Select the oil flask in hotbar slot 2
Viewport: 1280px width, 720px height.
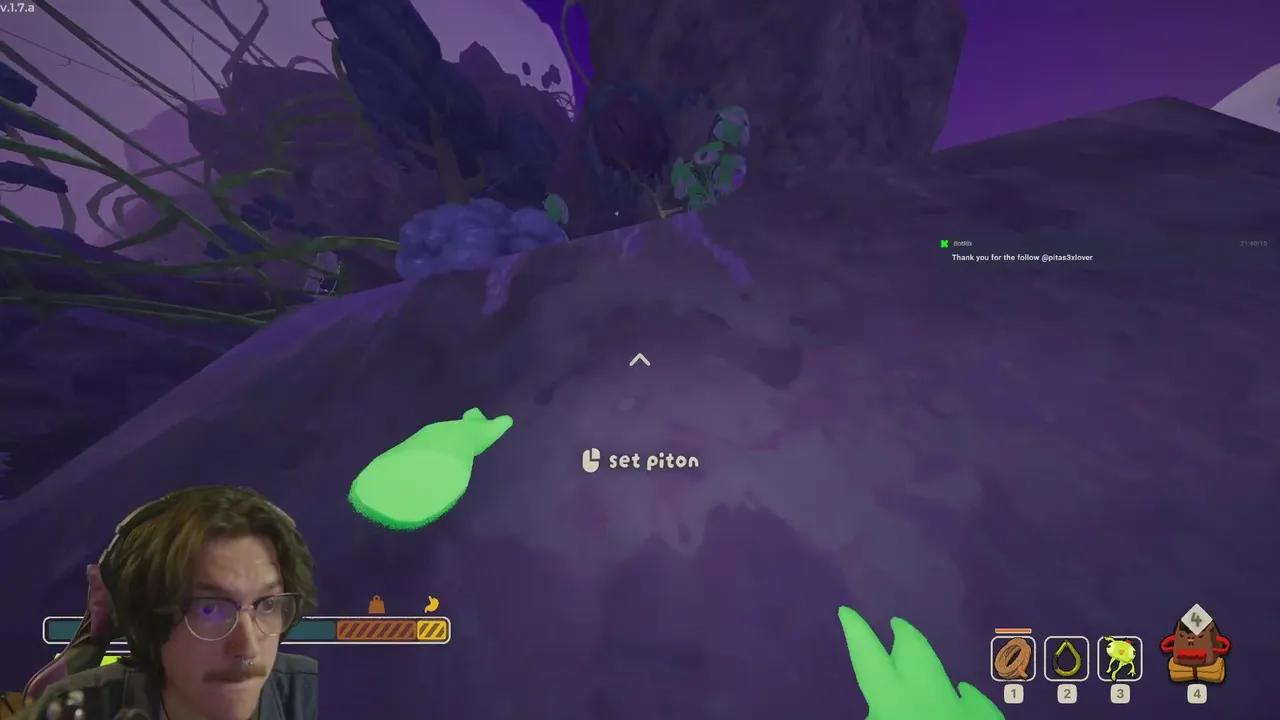(x=1066, y=657)
